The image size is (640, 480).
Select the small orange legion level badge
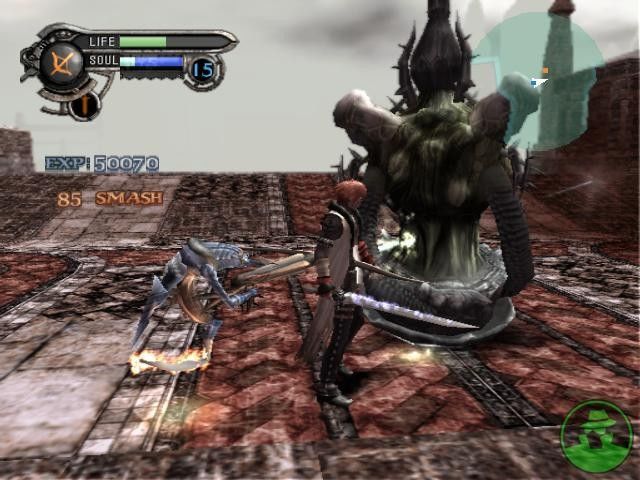(85, 104)
